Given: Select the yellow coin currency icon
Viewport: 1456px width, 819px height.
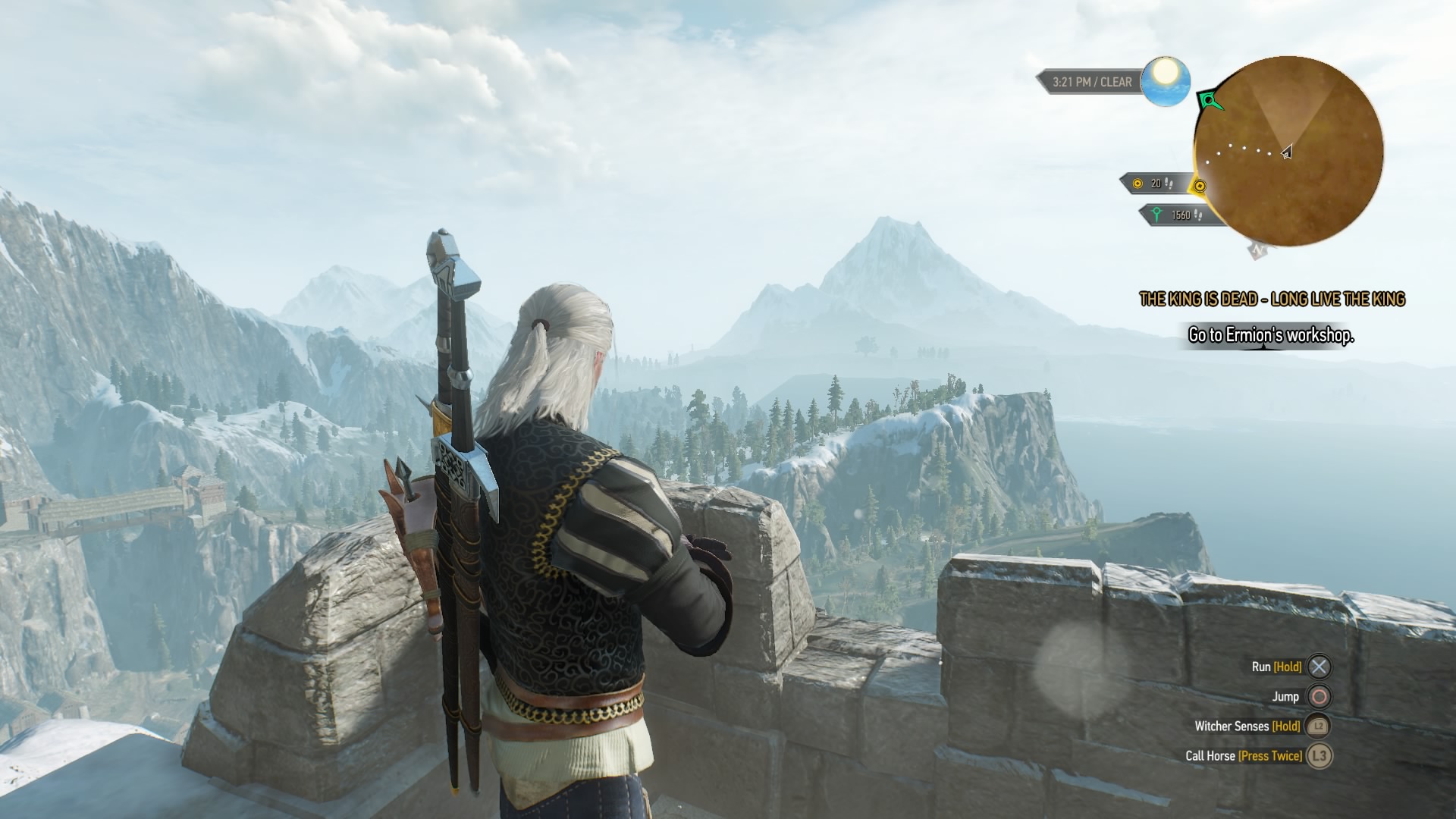Looking at the screenshot, I should coord(1137,184).
